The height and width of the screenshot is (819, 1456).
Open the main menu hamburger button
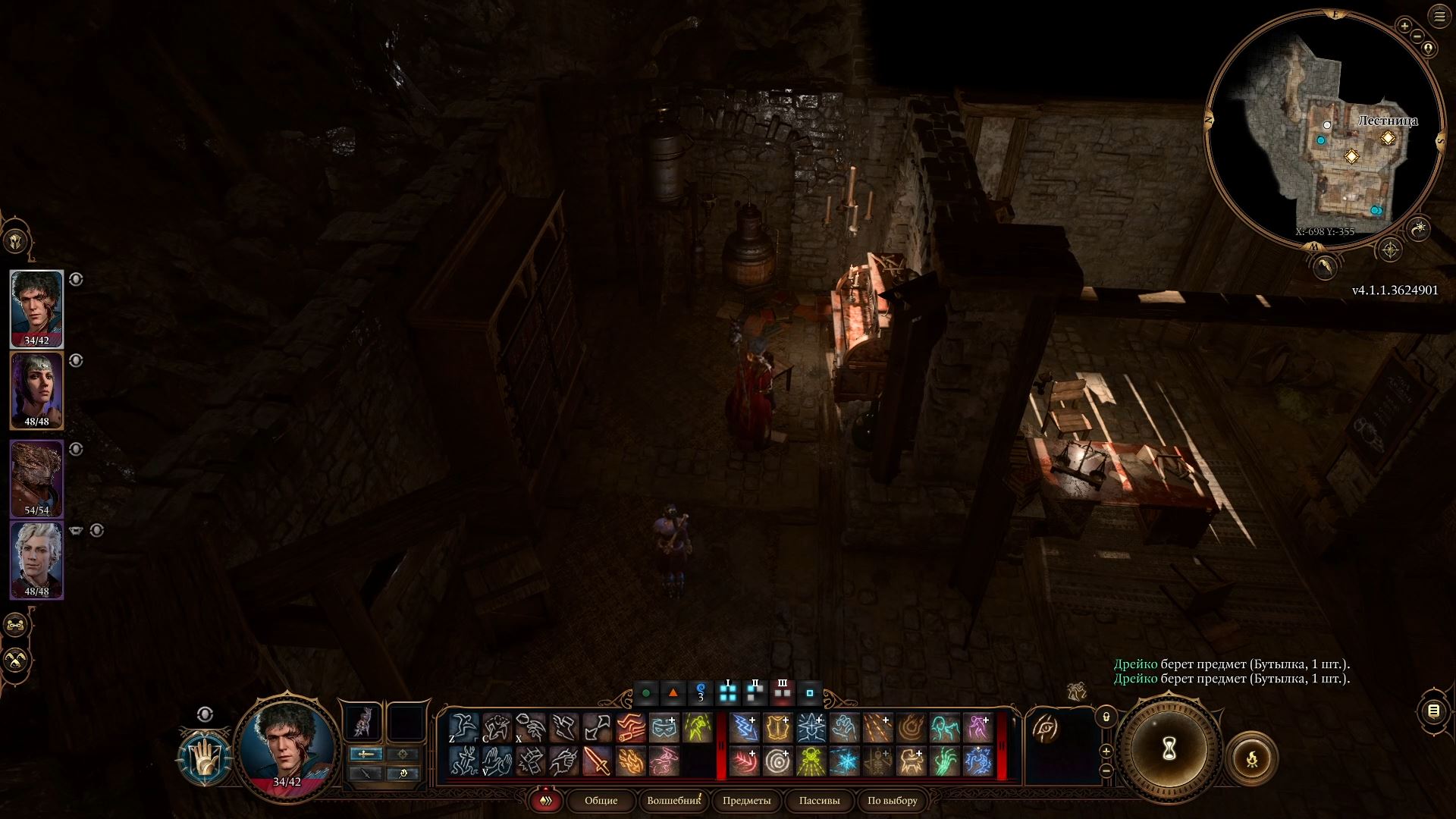pyautogui.click(x=1439, y=17)
